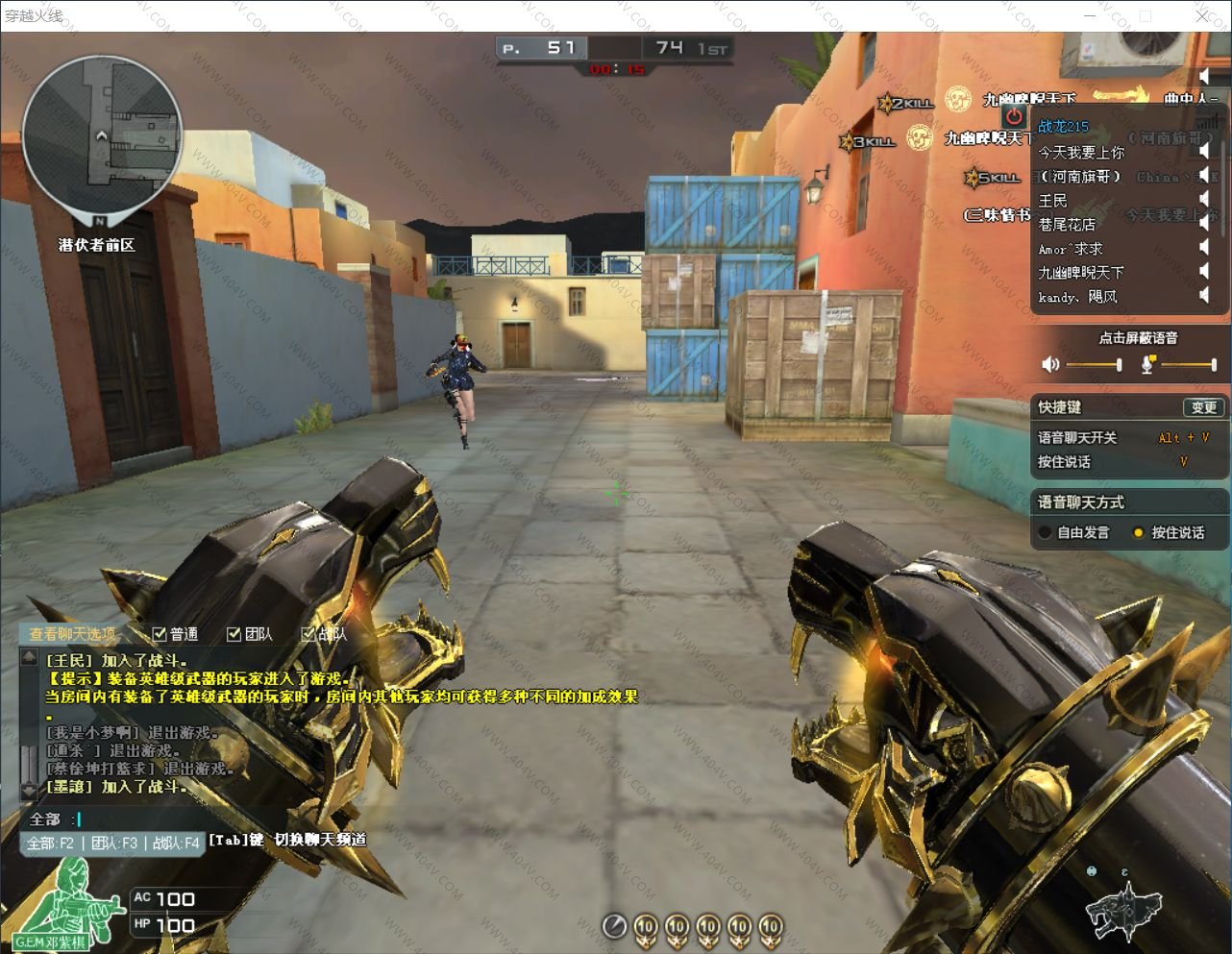Click the 变更 hotkey change button
This screenshot has height=954, width=1232.
click(1203, 407)
